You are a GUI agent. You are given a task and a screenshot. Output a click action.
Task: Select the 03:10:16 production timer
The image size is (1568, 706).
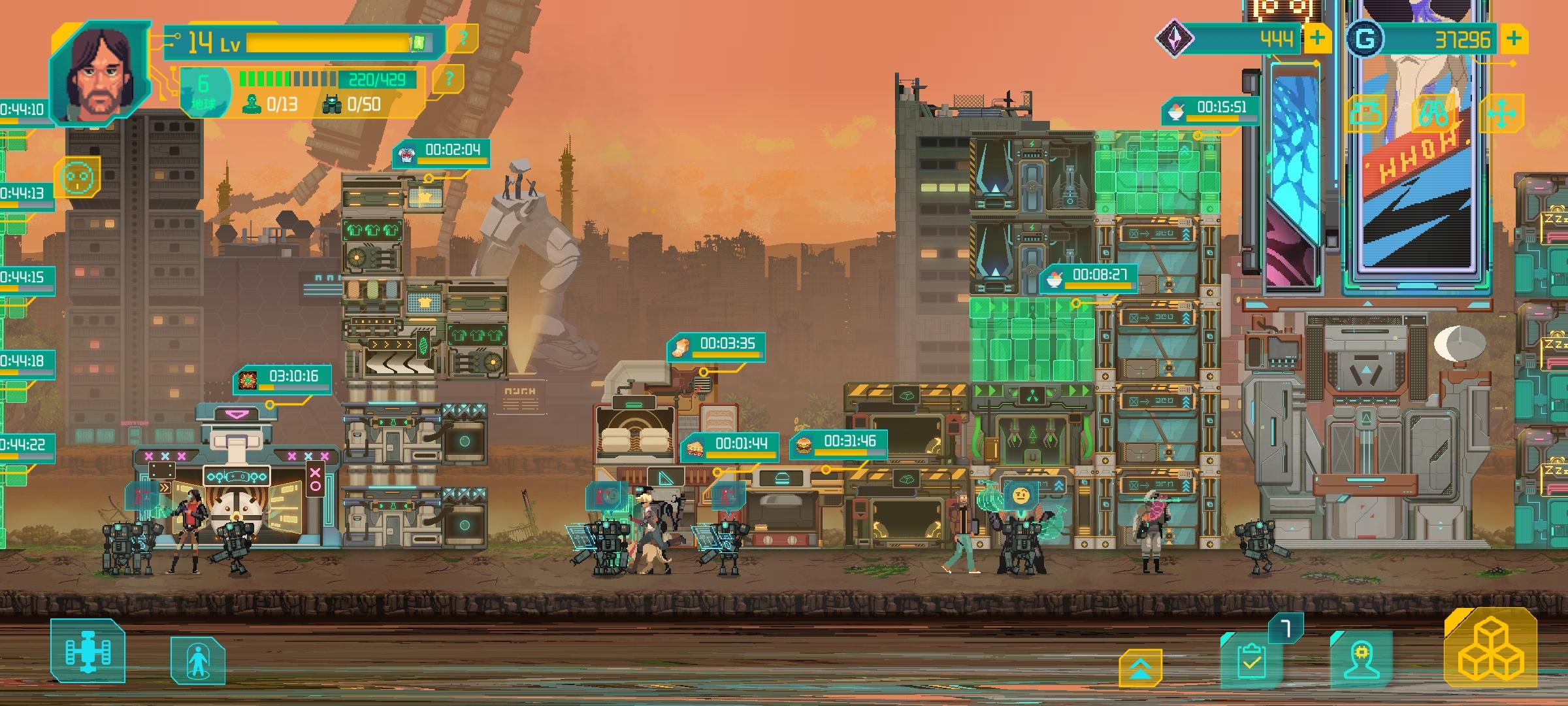pyautogui.click(x=282, y=379)
